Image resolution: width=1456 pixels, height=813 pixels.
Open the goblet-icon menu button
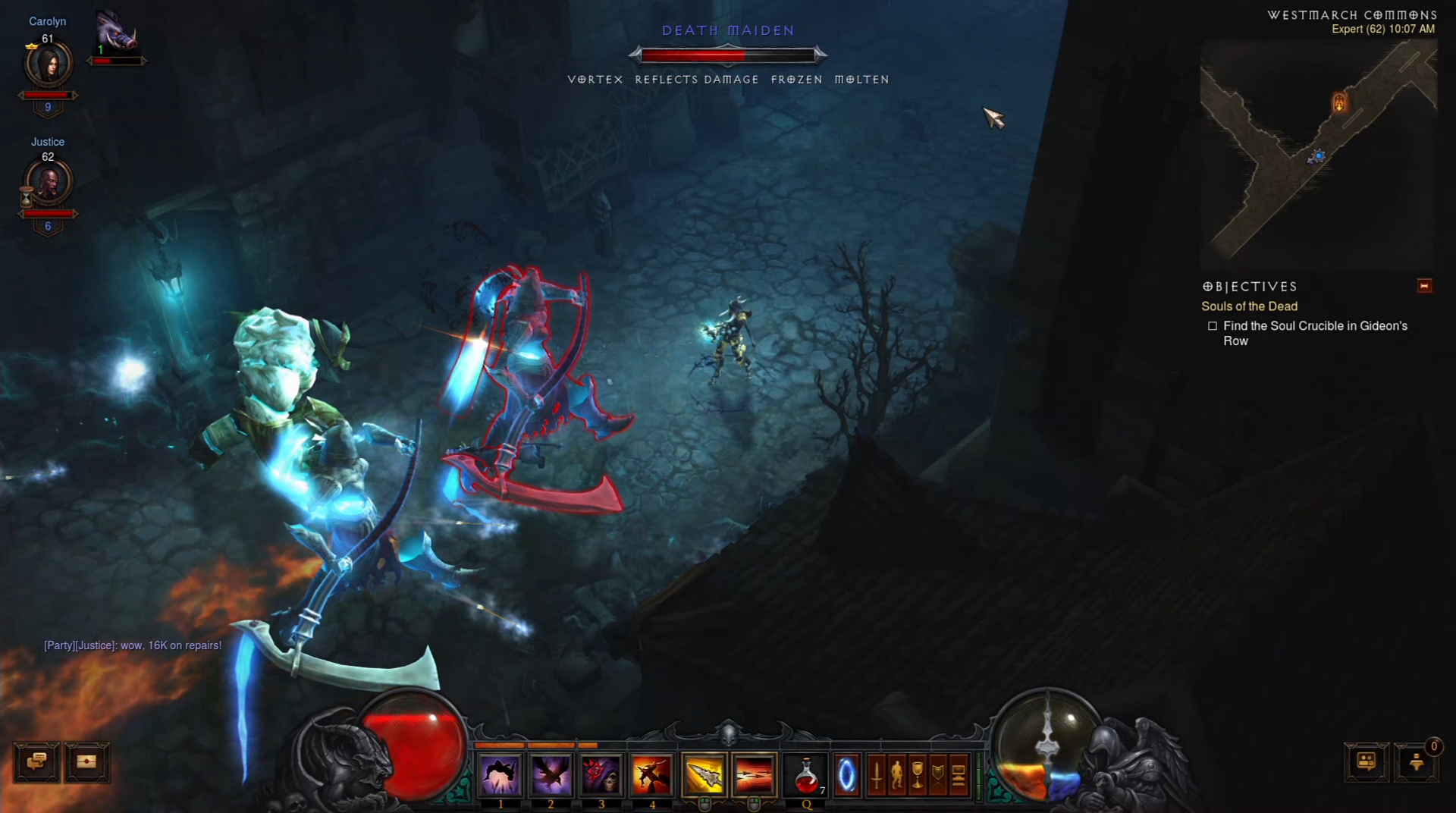tap(918, 776)
